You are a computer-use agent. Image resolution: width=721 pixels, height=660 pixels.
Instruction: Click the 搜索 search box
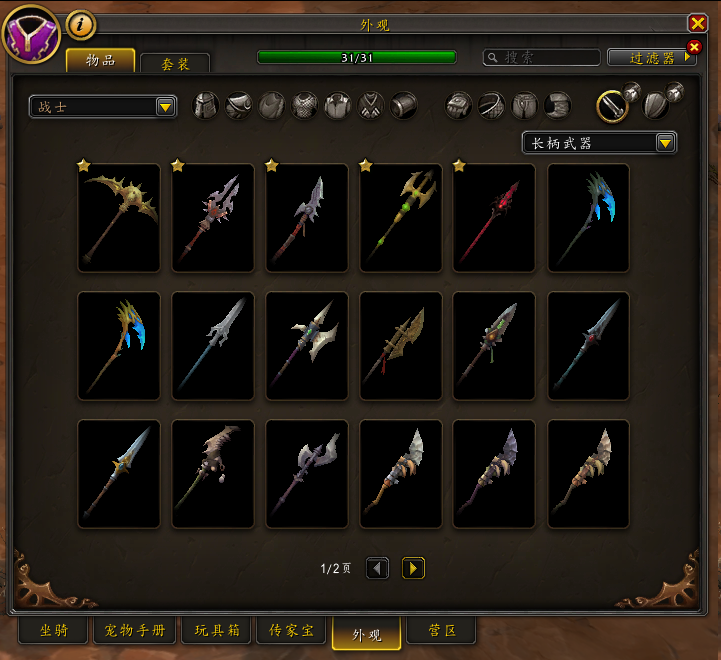(541, 58)
